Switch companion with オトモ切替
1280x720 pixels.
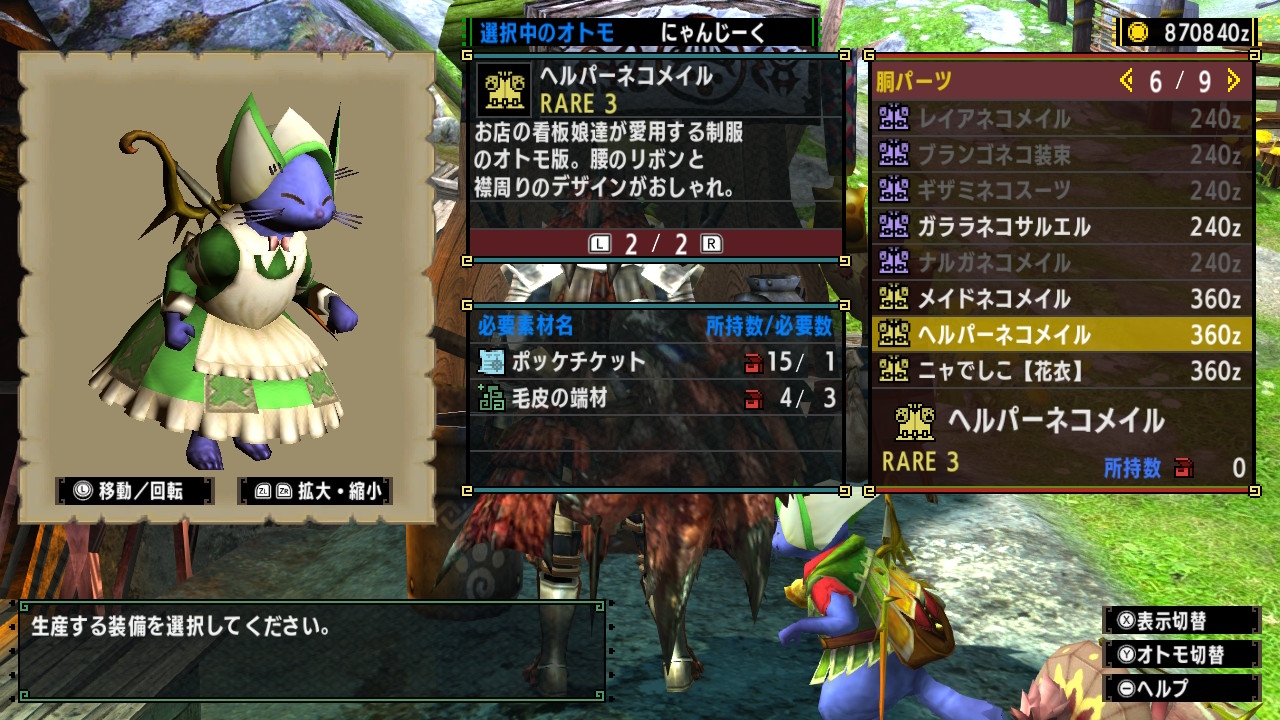click(1181, 655)
